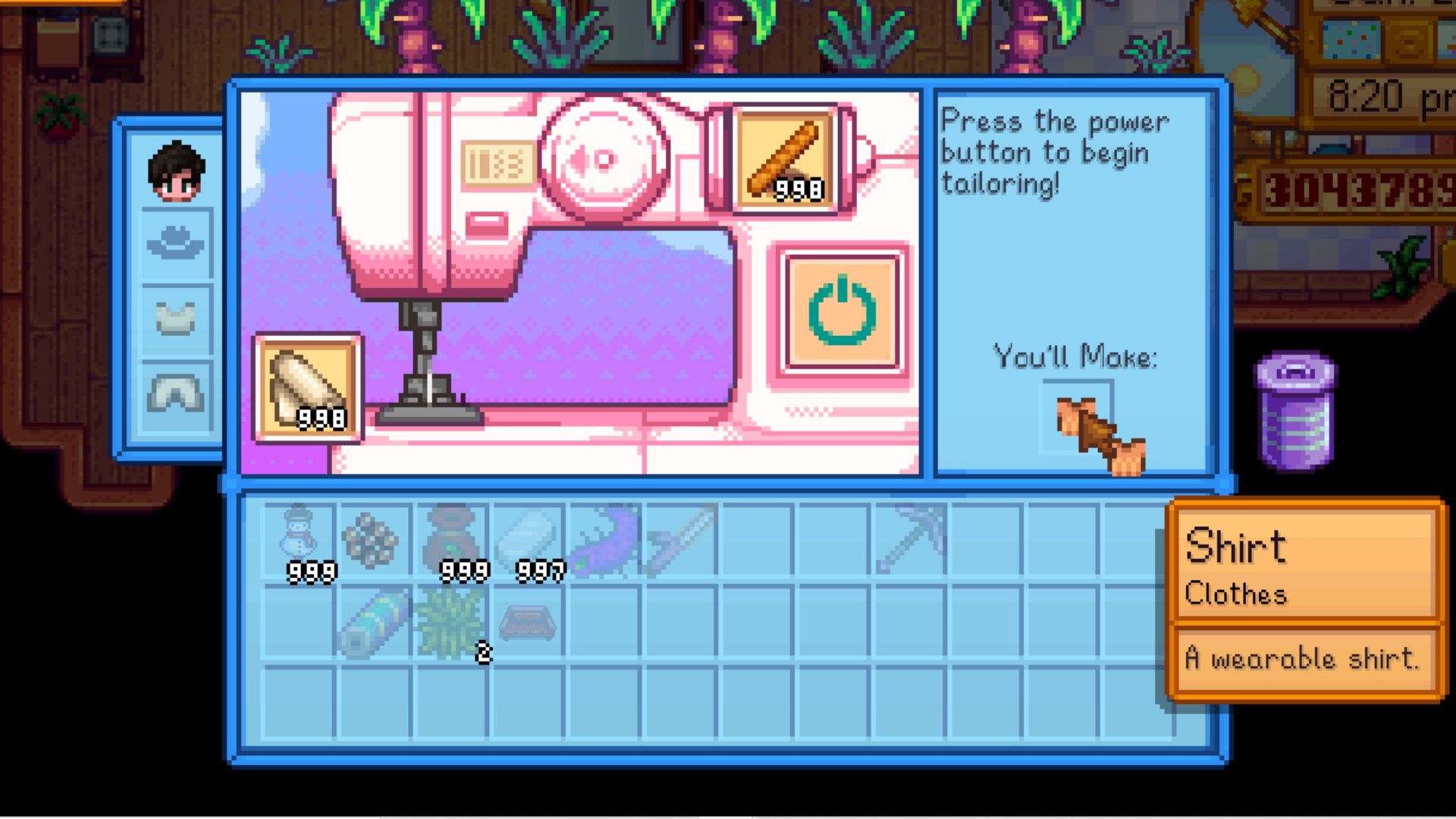
Task: Choose the purple shrimp creature item
Action: click(x=604, y=540)
